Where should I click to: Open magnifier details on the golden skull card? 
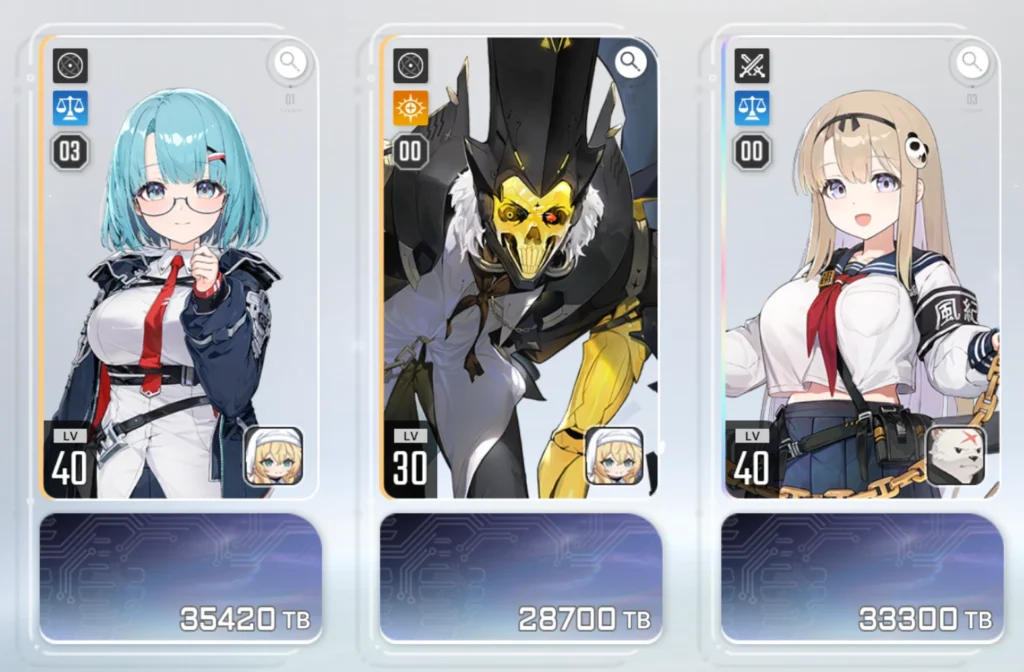pos(630,63)
